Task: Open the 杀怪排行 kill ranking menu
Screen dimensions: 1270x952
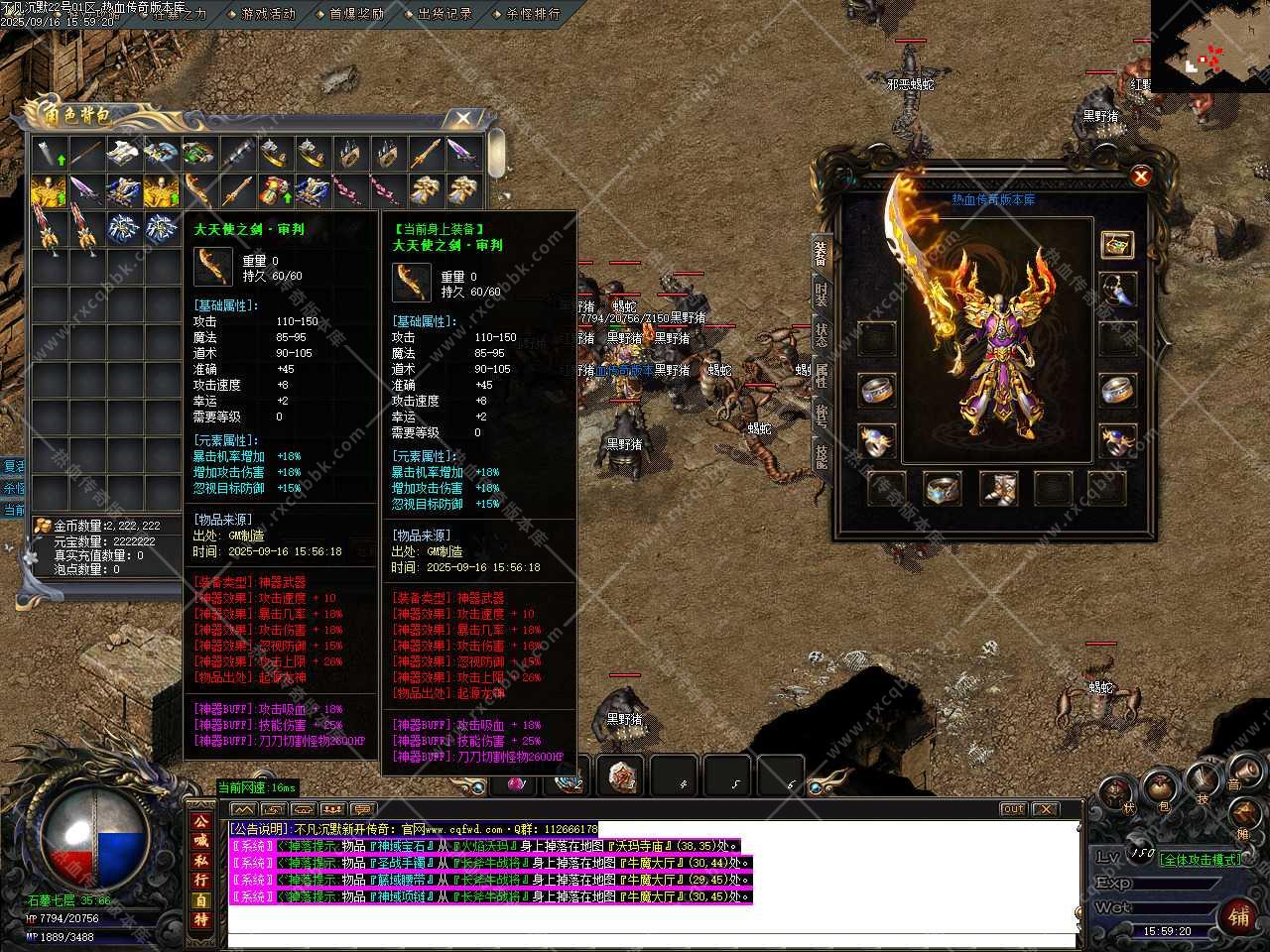Action: pyautogui.click(x=533, y=14)
